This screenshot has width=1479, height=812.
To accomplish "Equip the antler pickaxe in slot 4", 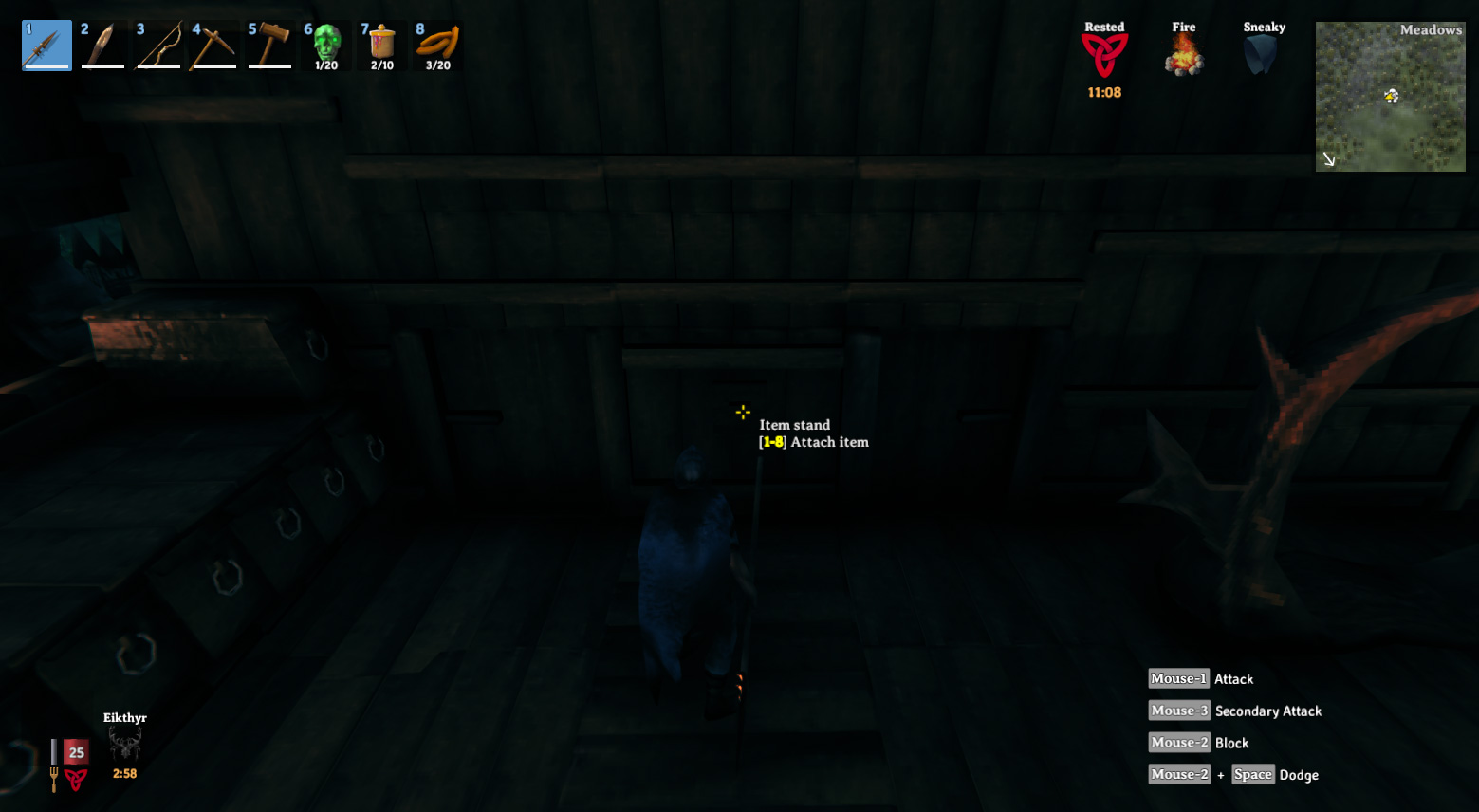I will [213, 45].
